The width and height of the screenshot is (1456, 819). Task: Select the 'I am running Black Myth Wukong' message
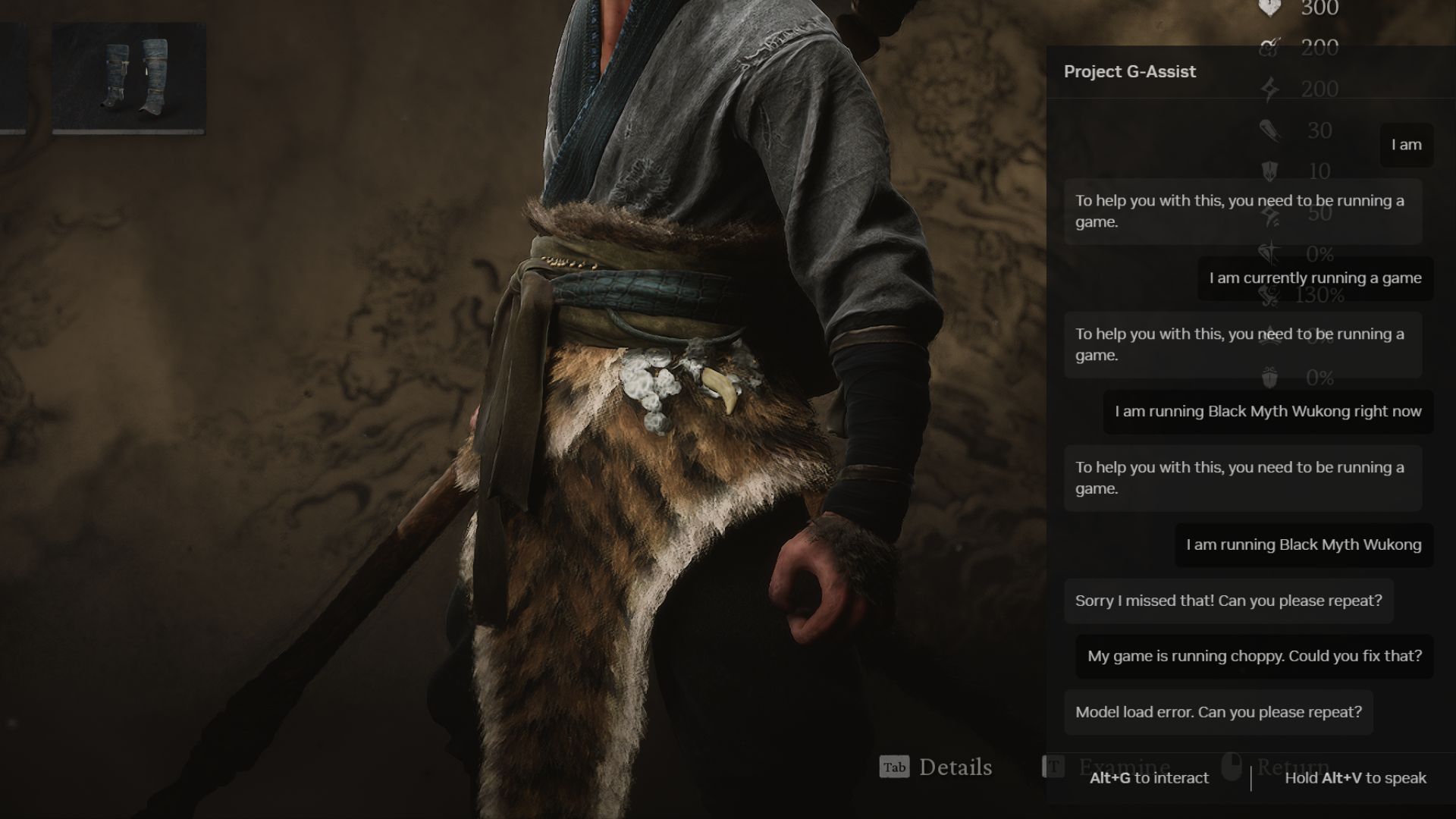coord(1302,544)
